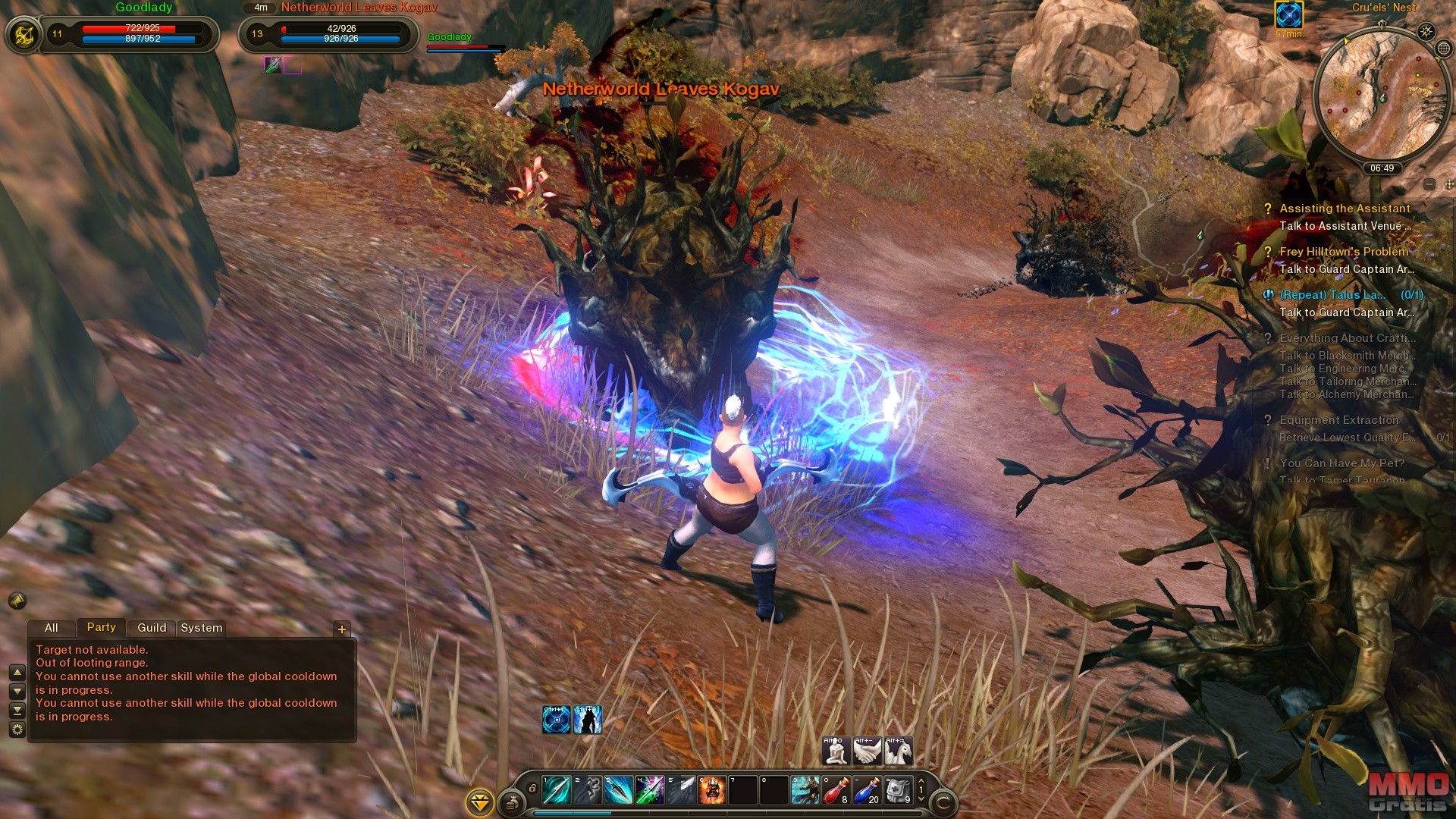1456x819 pixels.
Task: Trigger the green-purple arrow skill in slot 4
Action: [650, 790]
